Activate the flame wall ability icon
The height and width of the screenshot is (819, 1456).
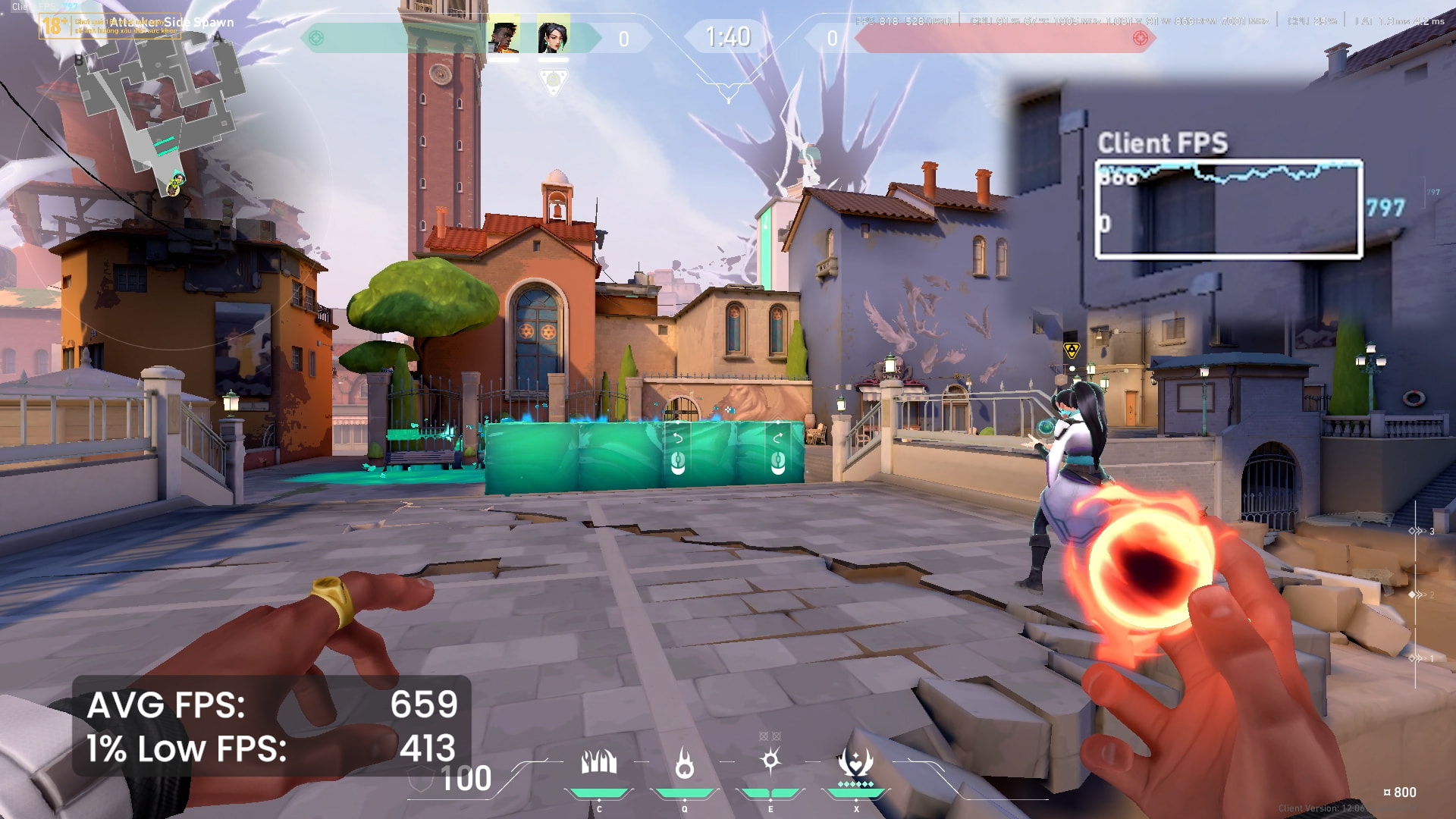tap(598, 763)
